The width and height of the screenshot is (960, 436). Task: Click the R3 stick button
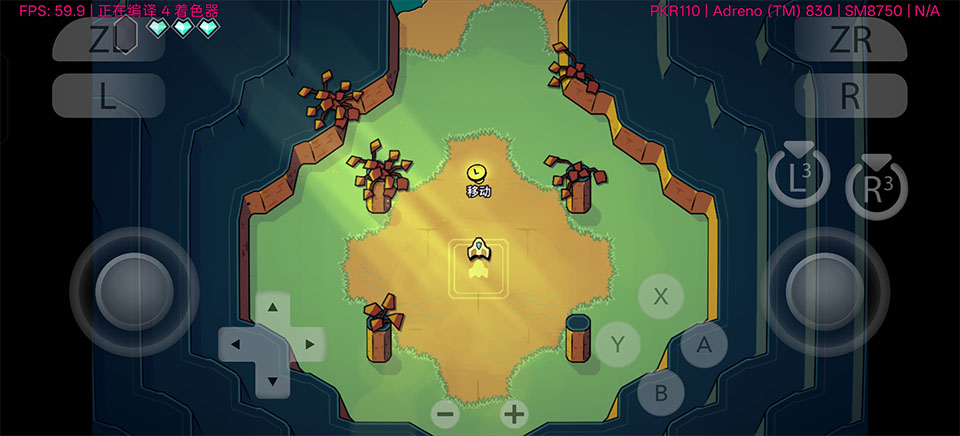876,187
